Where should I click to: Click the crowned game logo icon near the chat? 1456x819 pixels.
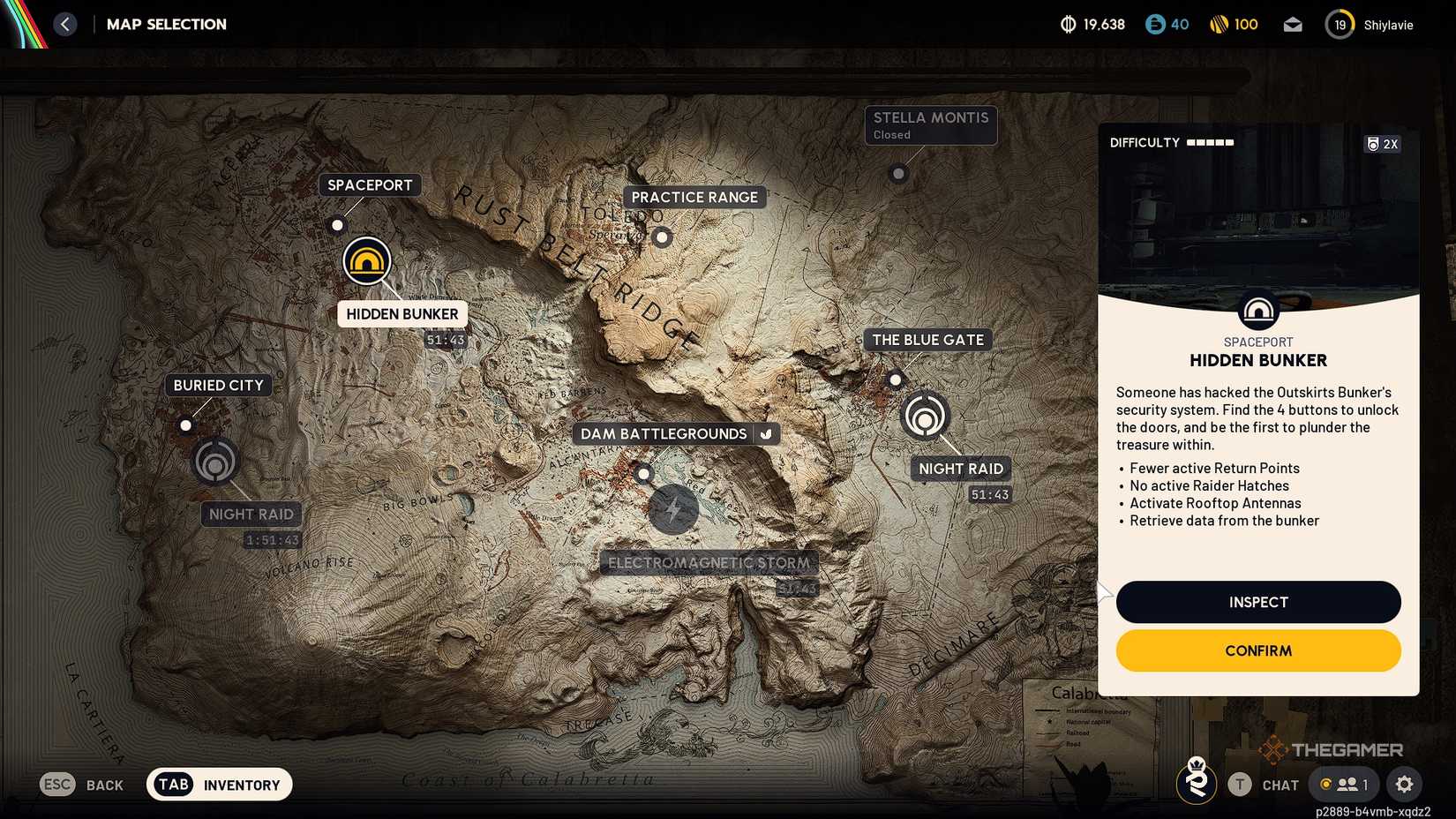pyautogui.click(x=1196, y=784)
